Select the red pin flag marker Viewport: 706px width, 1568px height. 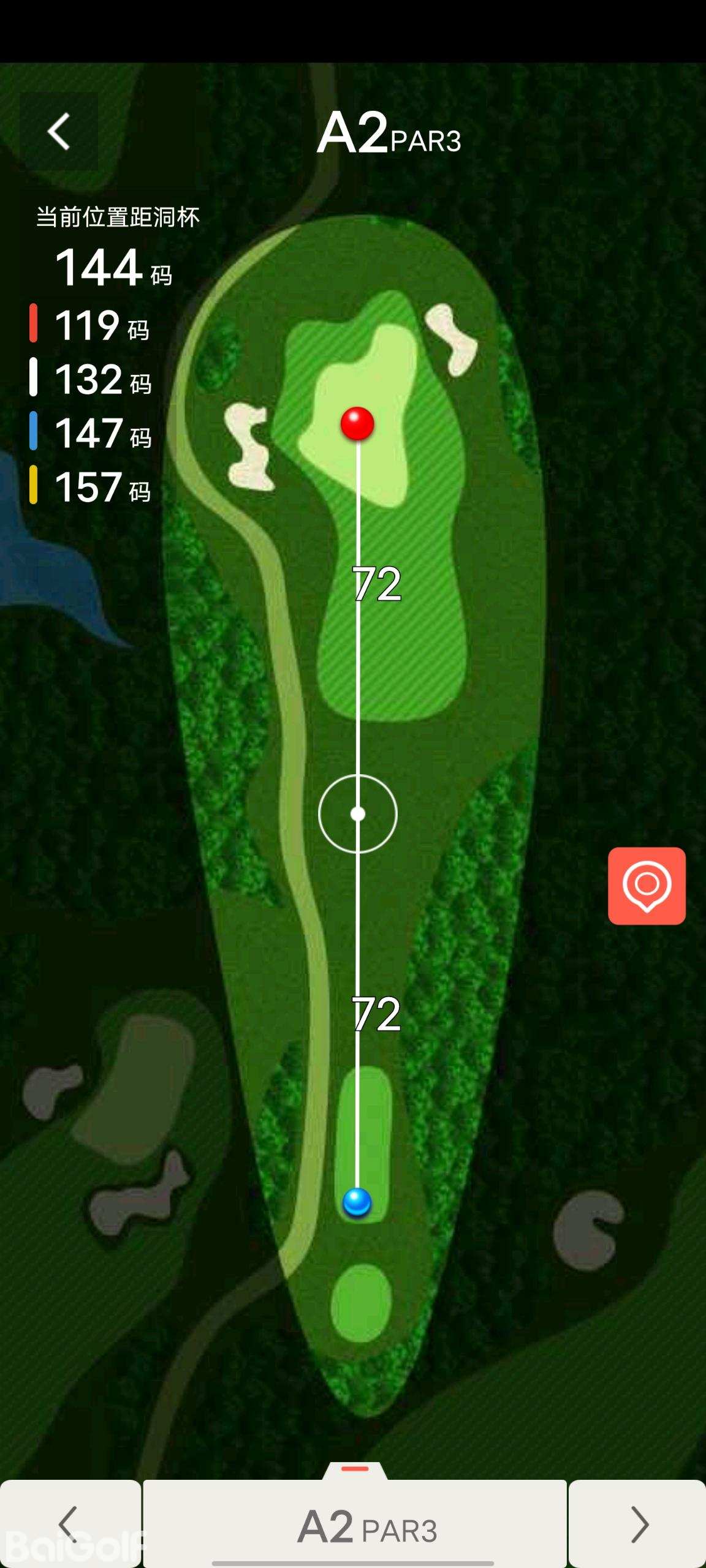(357, 423)
